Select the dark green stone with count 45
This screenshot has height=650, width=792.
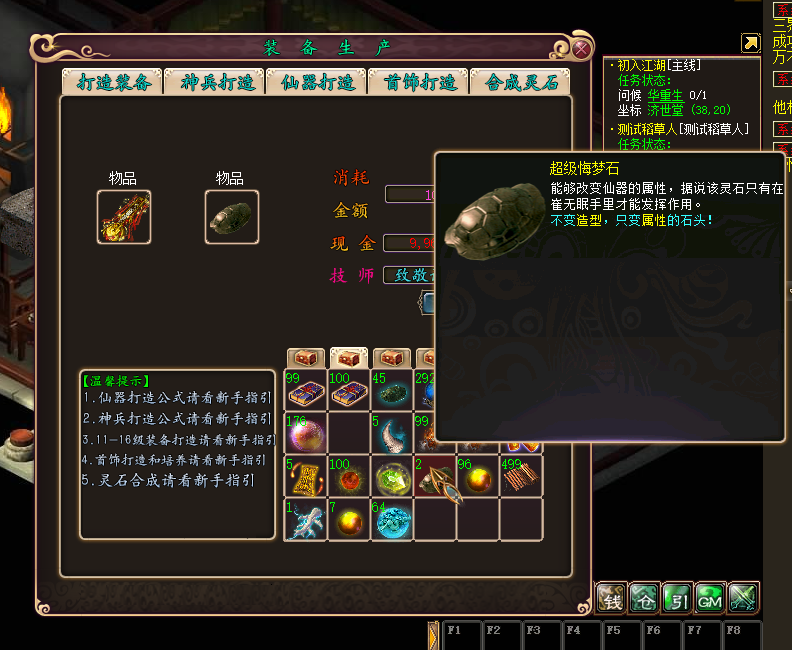pos(391,390)
